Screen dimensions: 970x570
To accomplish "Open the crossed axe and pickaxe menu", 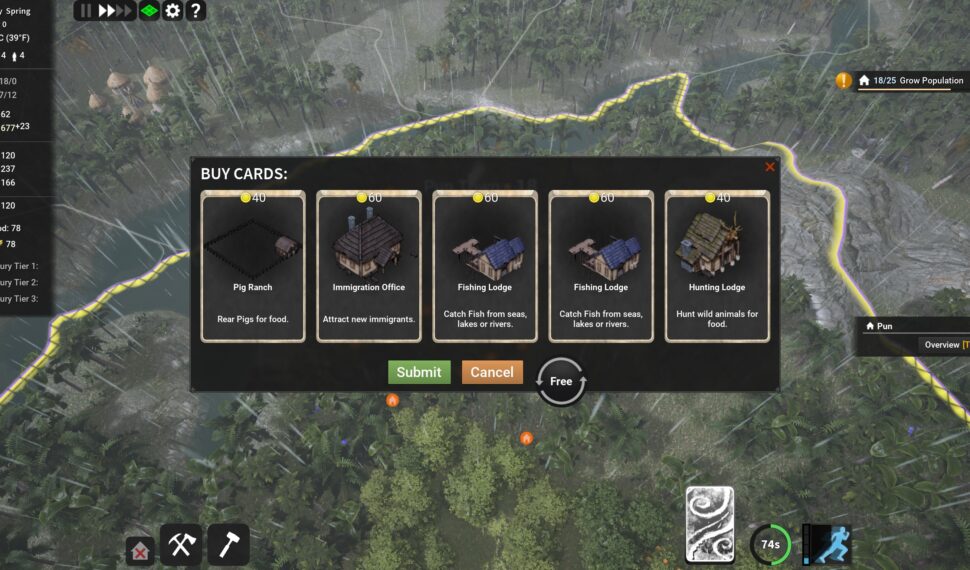I will pyautogui.click(x=181, y=545).
